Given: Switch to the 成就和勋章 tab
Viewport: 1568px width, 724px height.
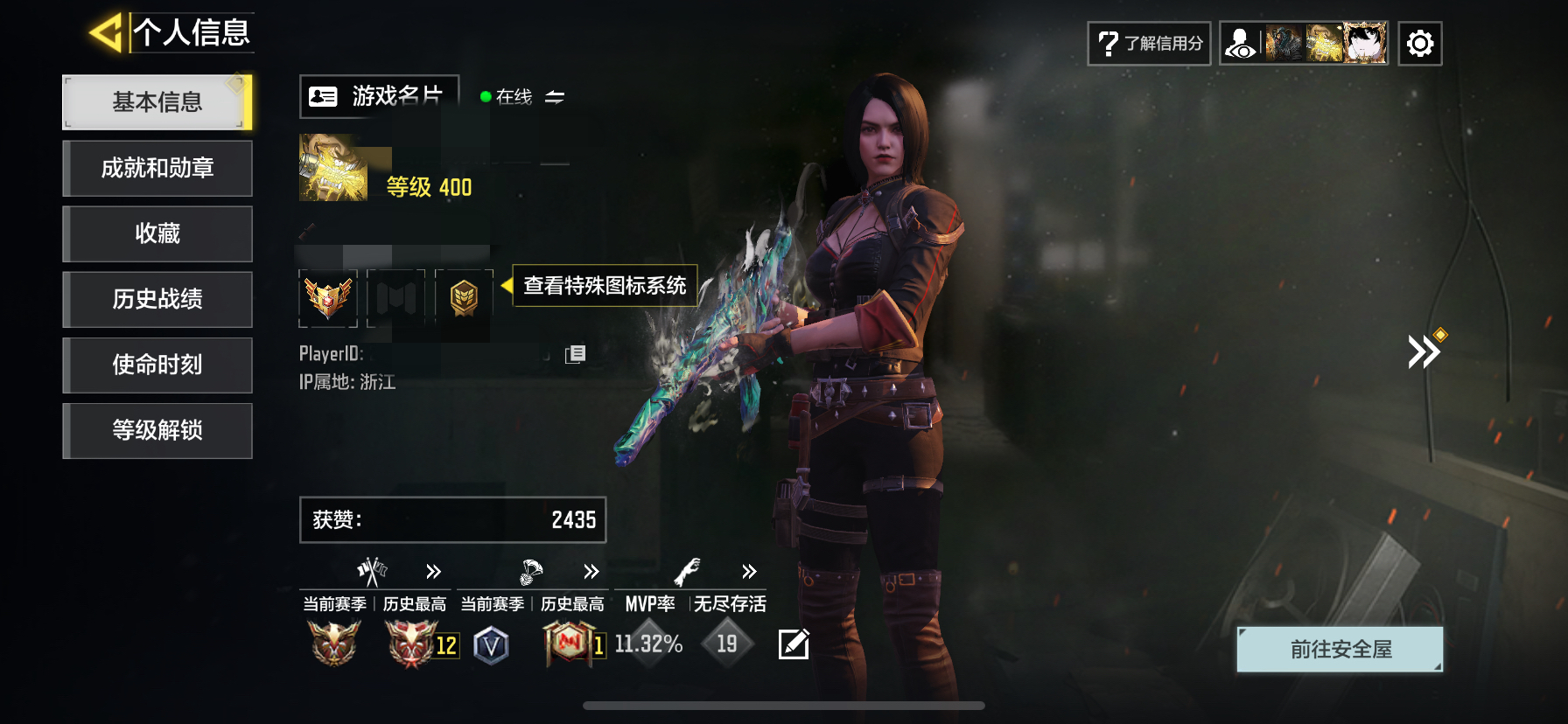Looking at the screenshot, I should (x=157, y=168).
